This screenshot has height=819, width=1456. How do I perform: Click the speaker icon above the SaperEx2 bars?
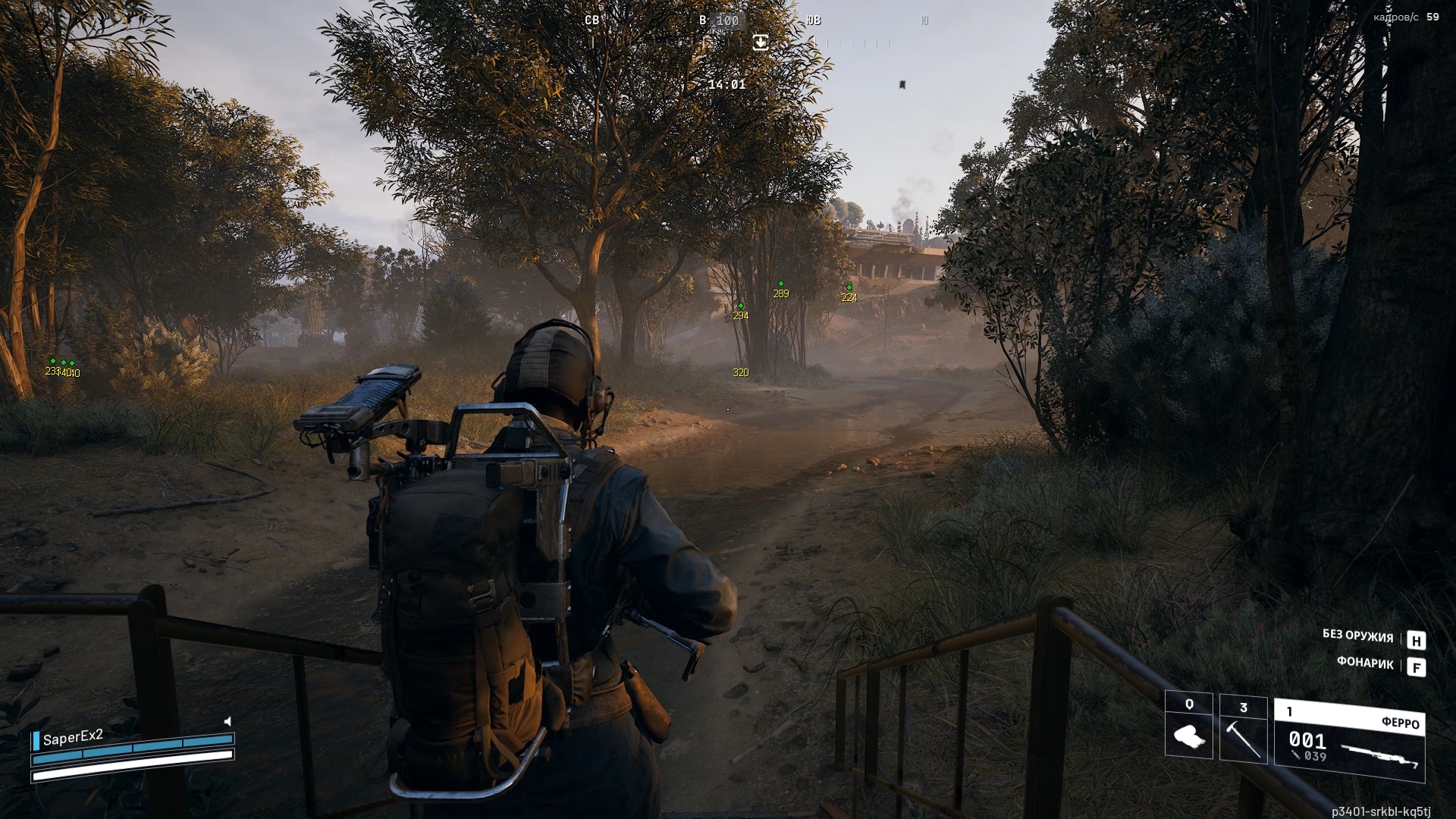click(227, 721)
